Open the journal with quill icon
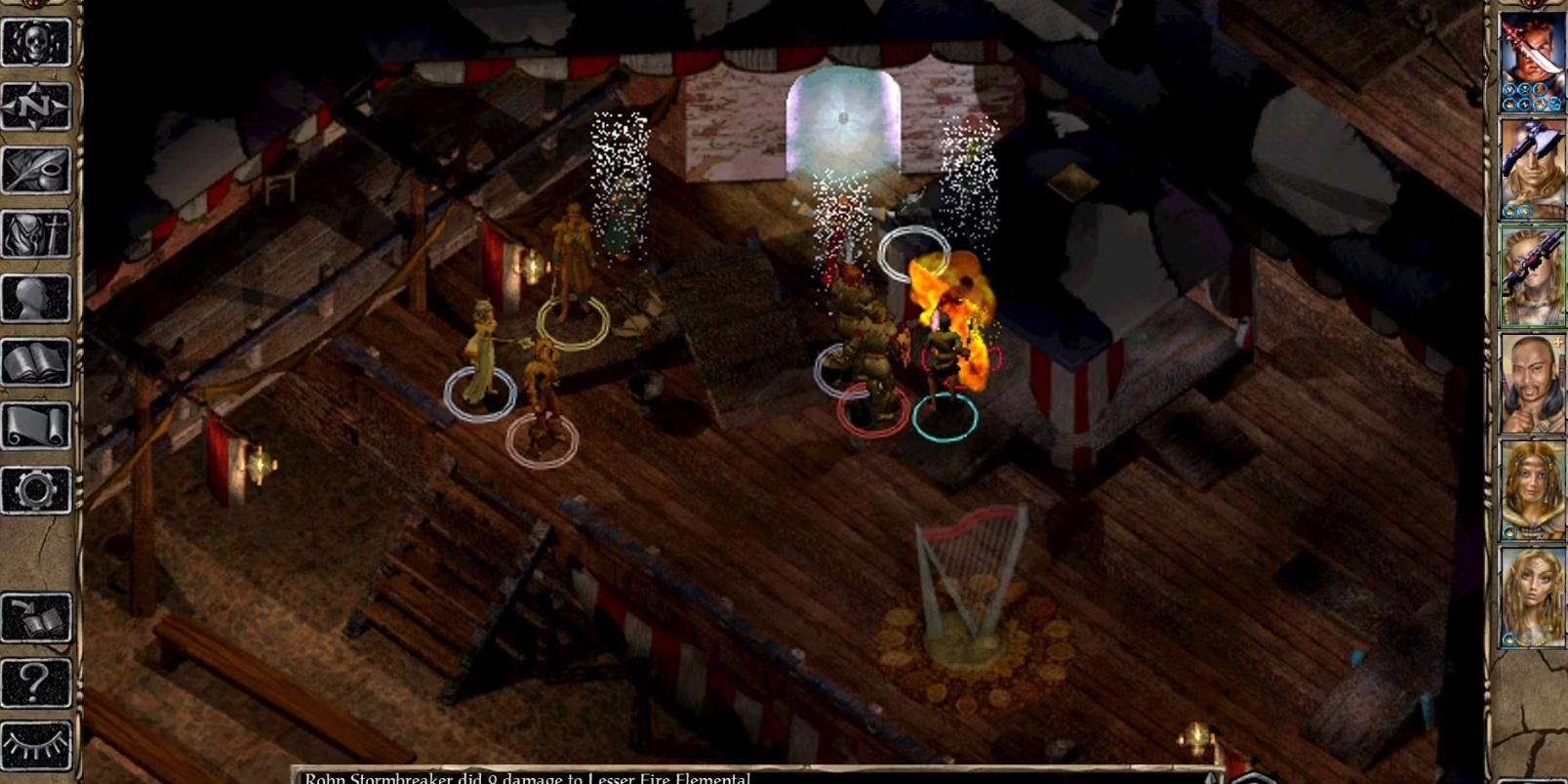1568x784 pixels. tap(36, 171)
